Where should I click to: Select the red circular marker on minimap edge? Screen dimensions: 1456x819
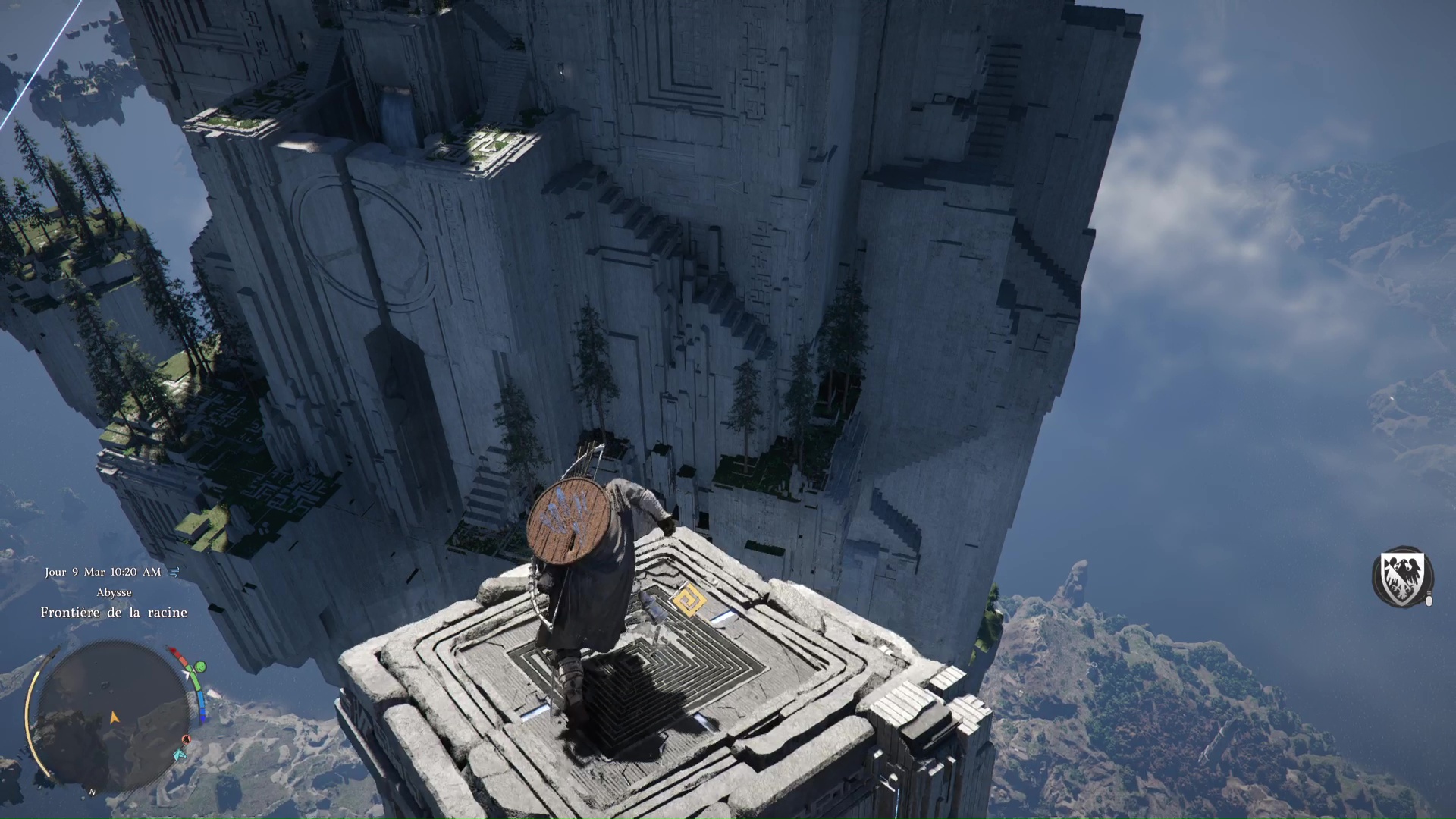point(187,739)
